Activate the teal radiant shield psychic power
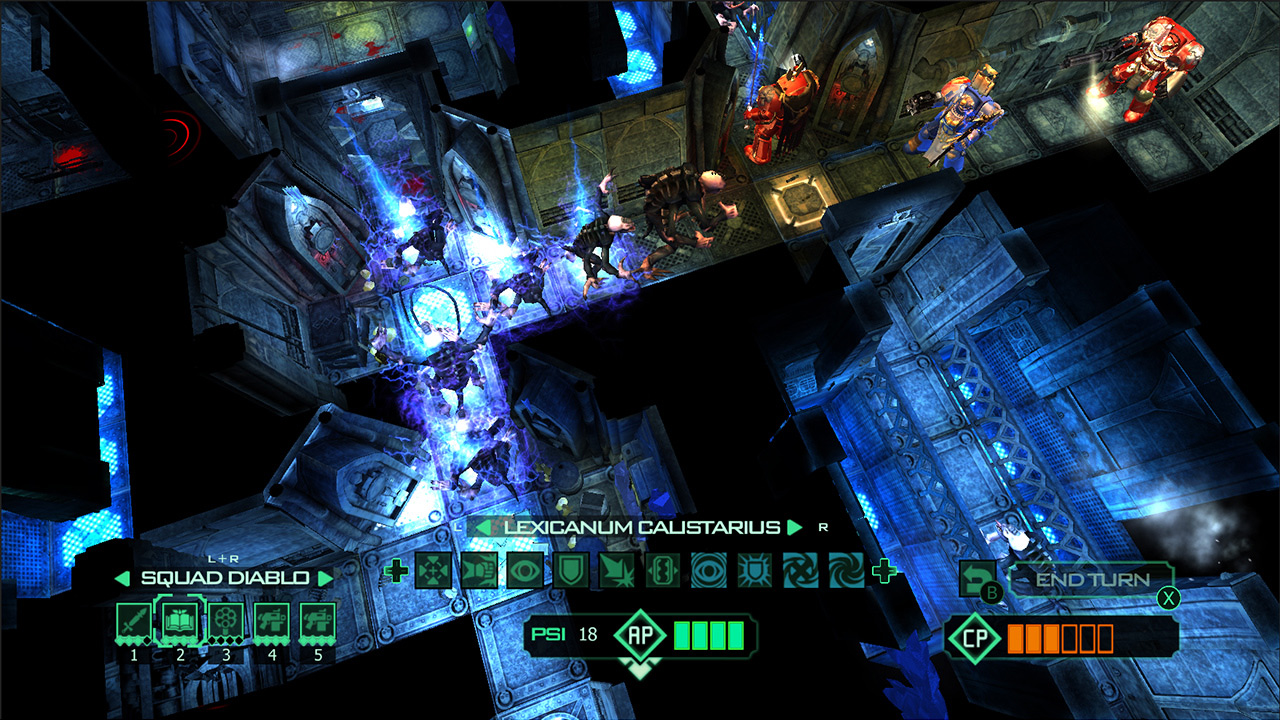This screenshot has height=720, width=1280. pyautogui.click(x=754, y=570)
